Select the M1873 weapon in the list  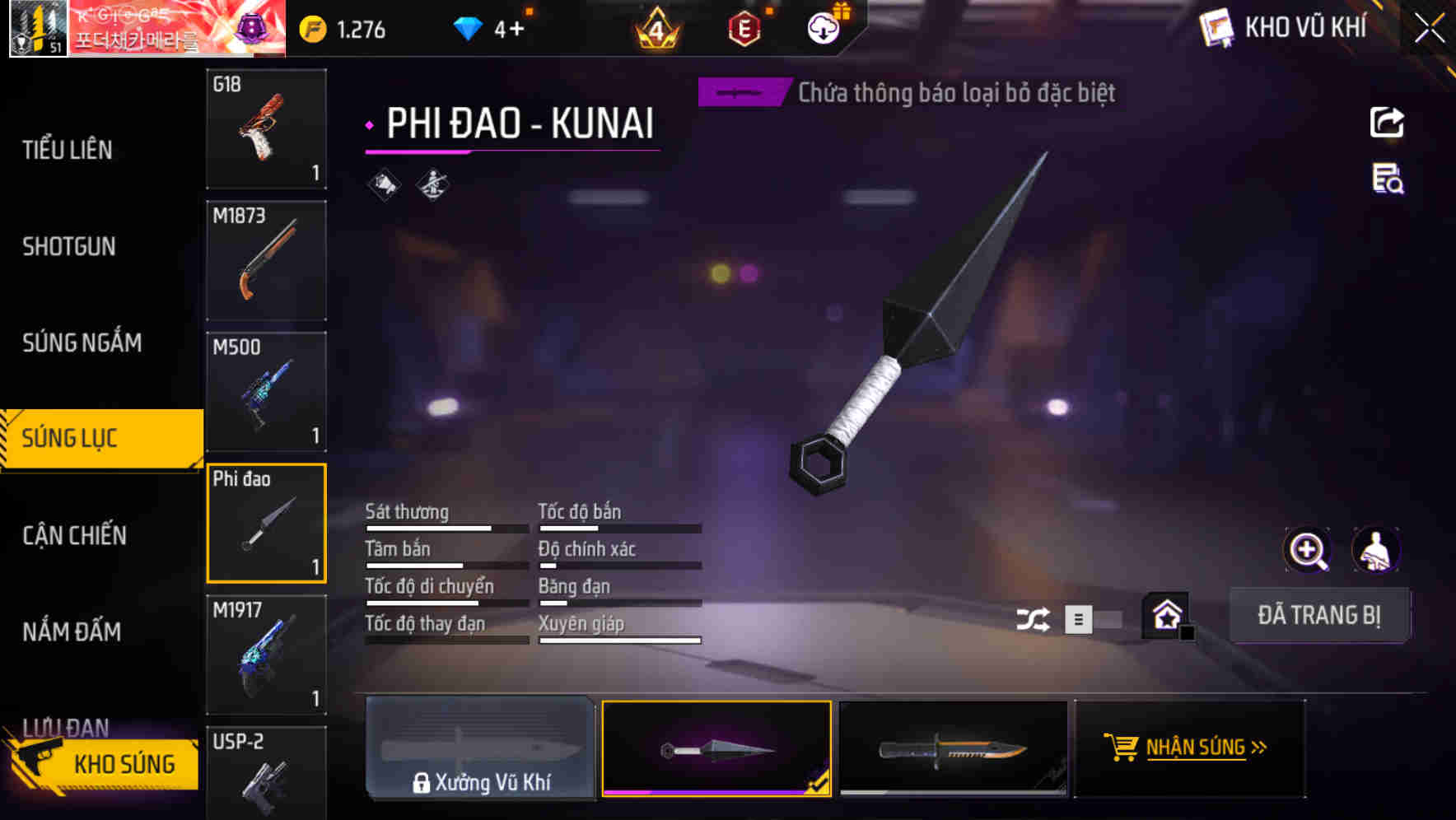pyautogui.click(x=265, y=259)
